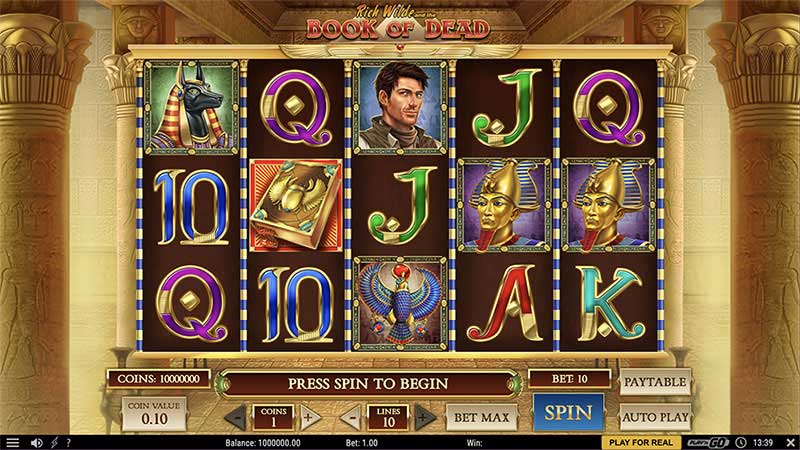Spin the reels with the SPIN button

568,413
